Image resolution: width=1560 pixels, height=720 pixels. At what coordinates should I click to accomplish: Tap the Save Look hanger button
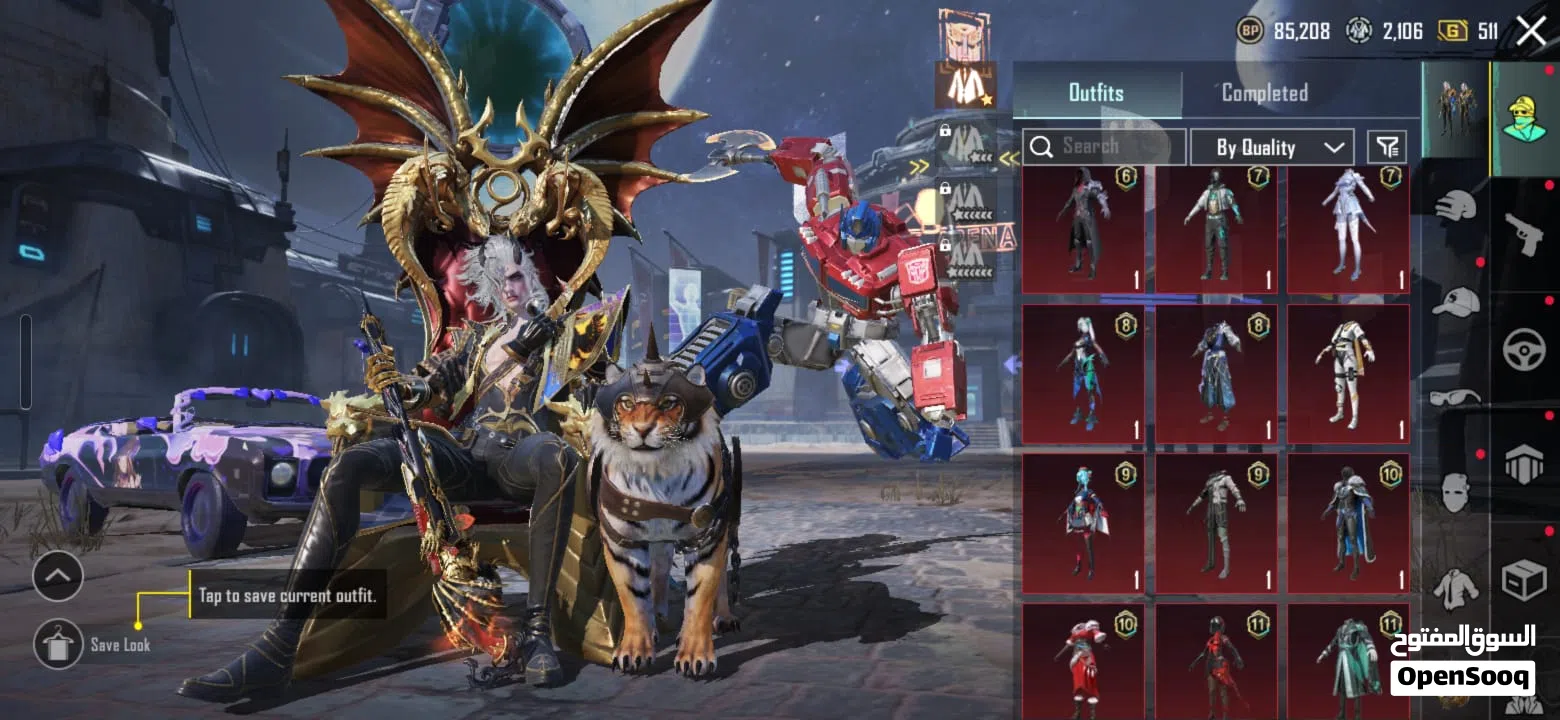pos(58,644)
